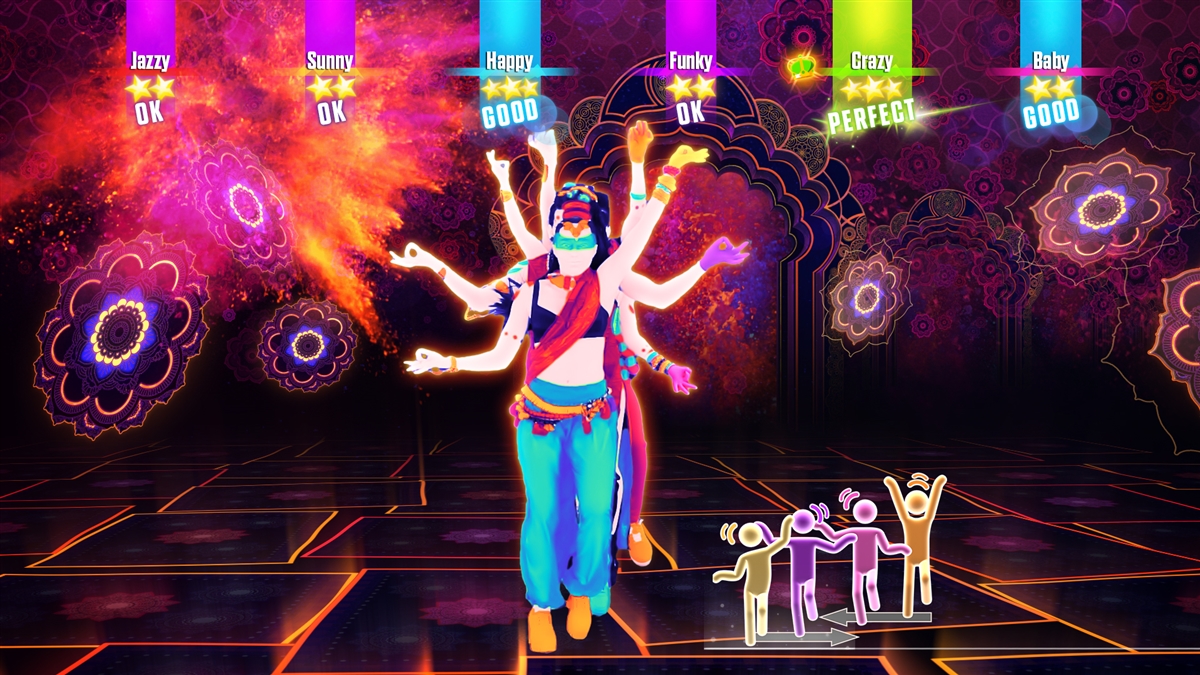
Task: Select the Jazzy player tag
Action: pos(150,61)
